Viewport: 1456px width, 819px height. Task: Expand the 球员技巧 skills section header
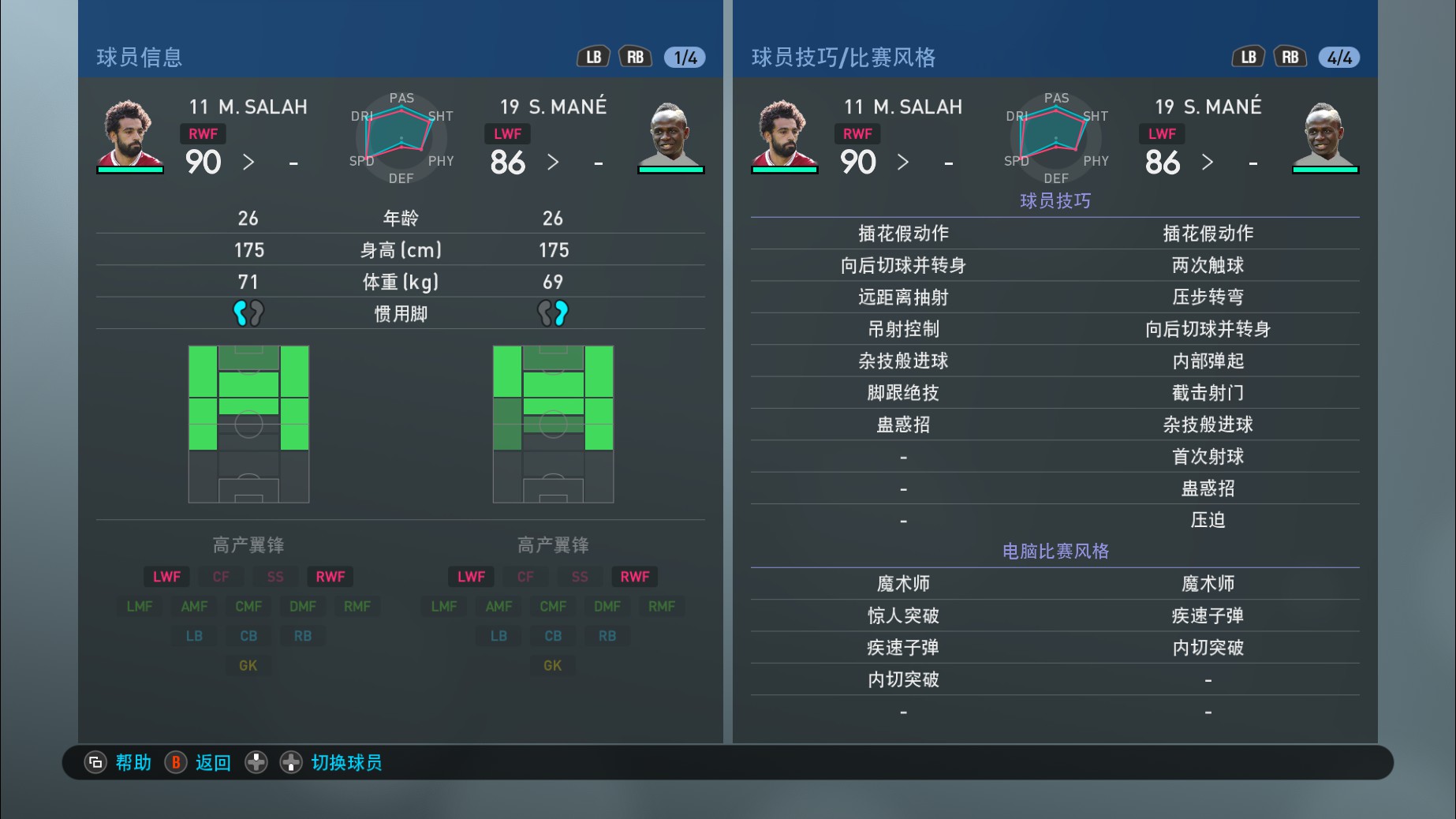(x=1054, y=201)
